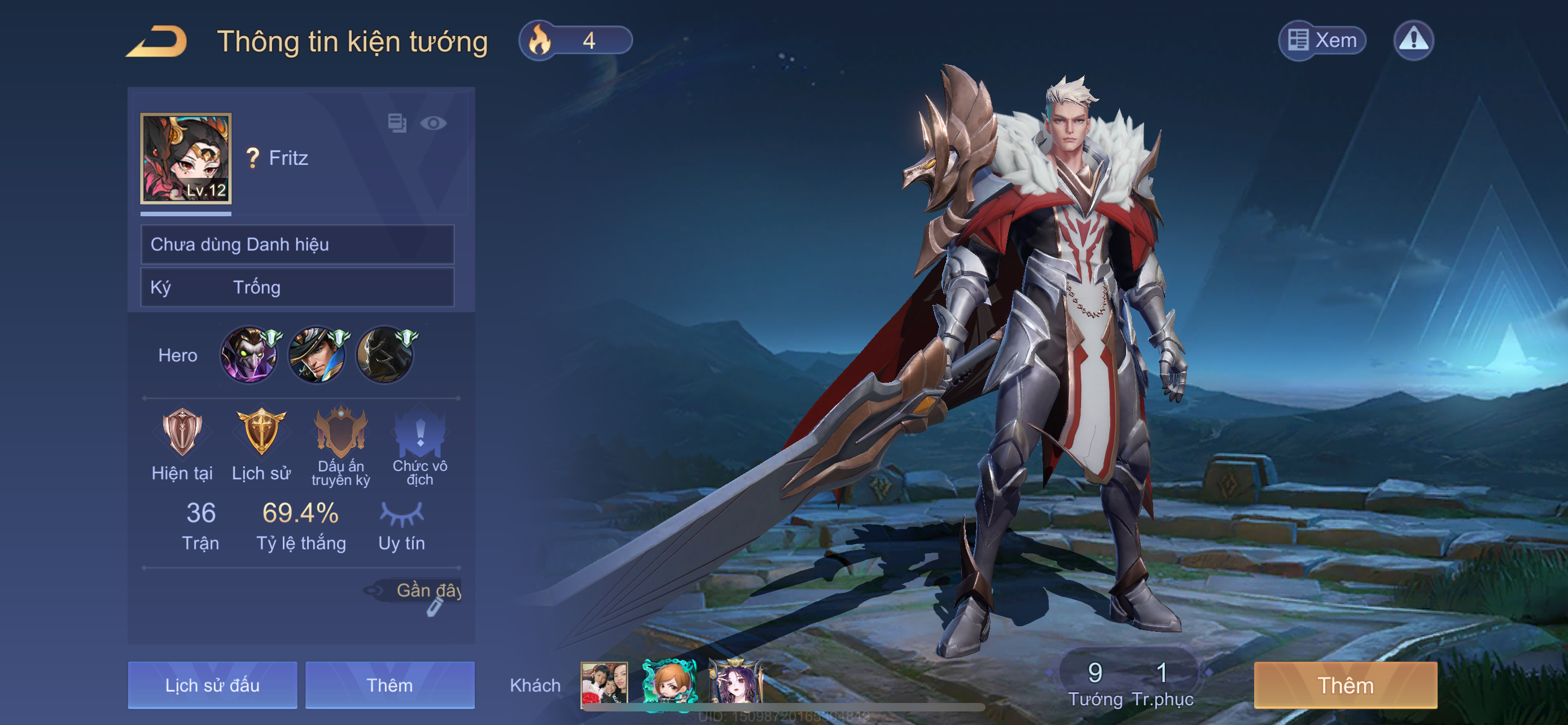Viewport: 1568px width, 725px height.
Task: Select the Chưa dùng Danh hiệu title field
Action: coord(297,244)
